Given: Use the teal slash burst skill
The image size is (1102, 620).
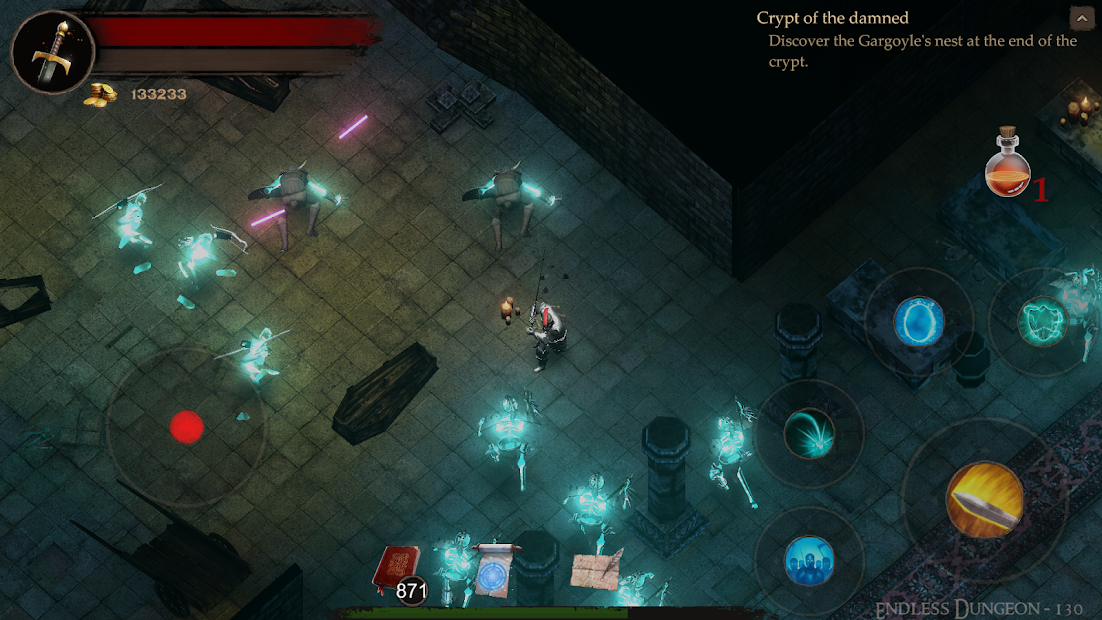Looking at the screenshot, I should [x=809, y=433].
